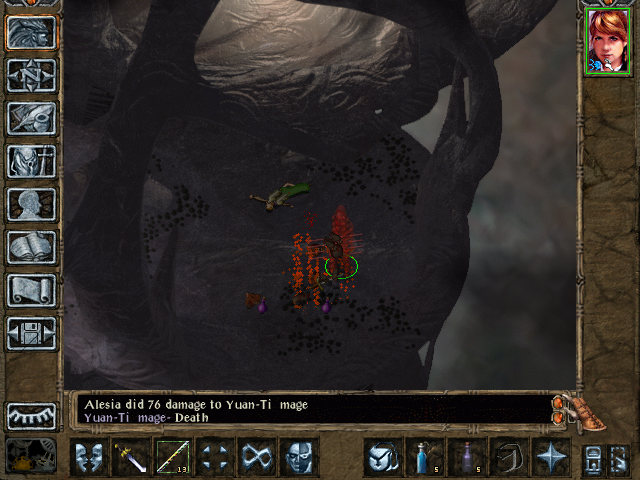Select the sword weapon quick slot
This screenshot has height=480, width=640.
[131, 456]
